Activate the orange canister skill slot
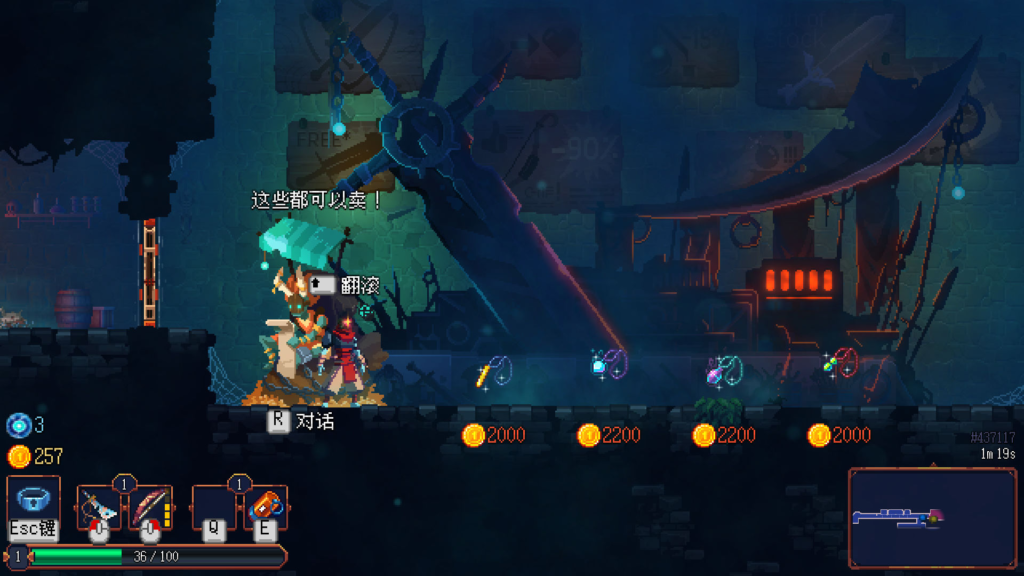The image size is (1024, 576). pyautogui.click(x=266, y=507)
